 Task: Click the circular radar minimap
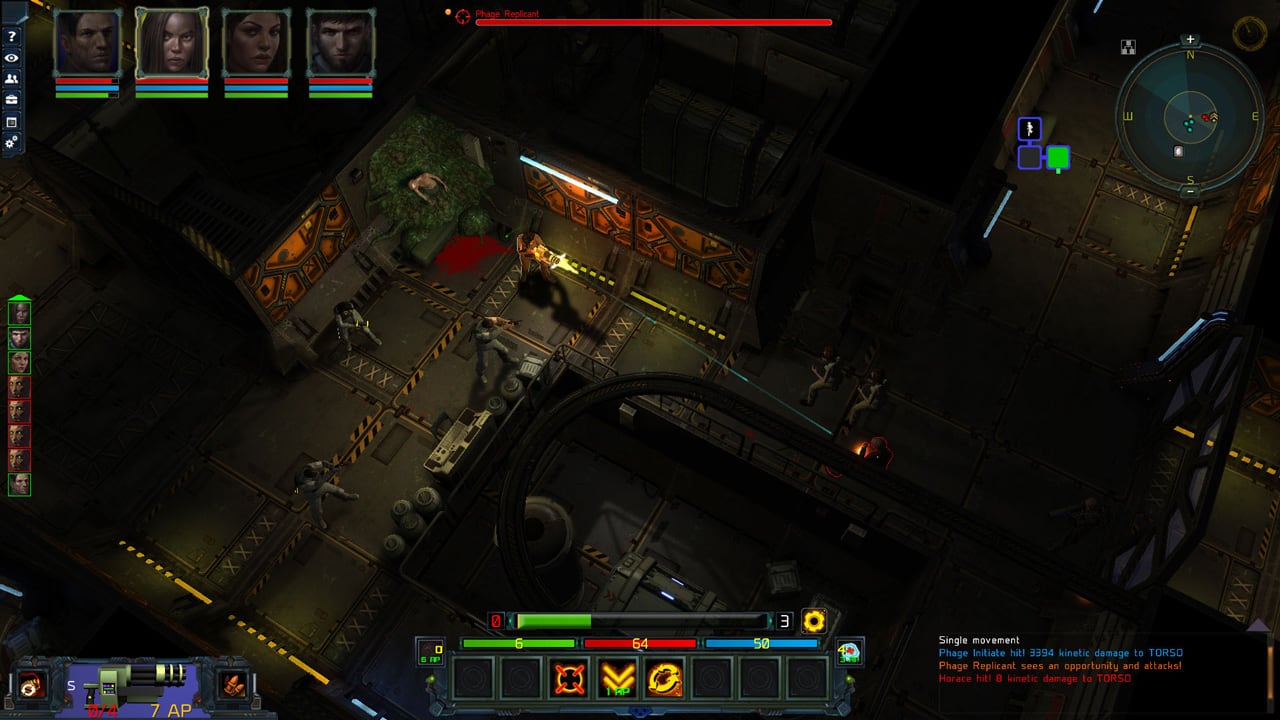[1190, 116]
